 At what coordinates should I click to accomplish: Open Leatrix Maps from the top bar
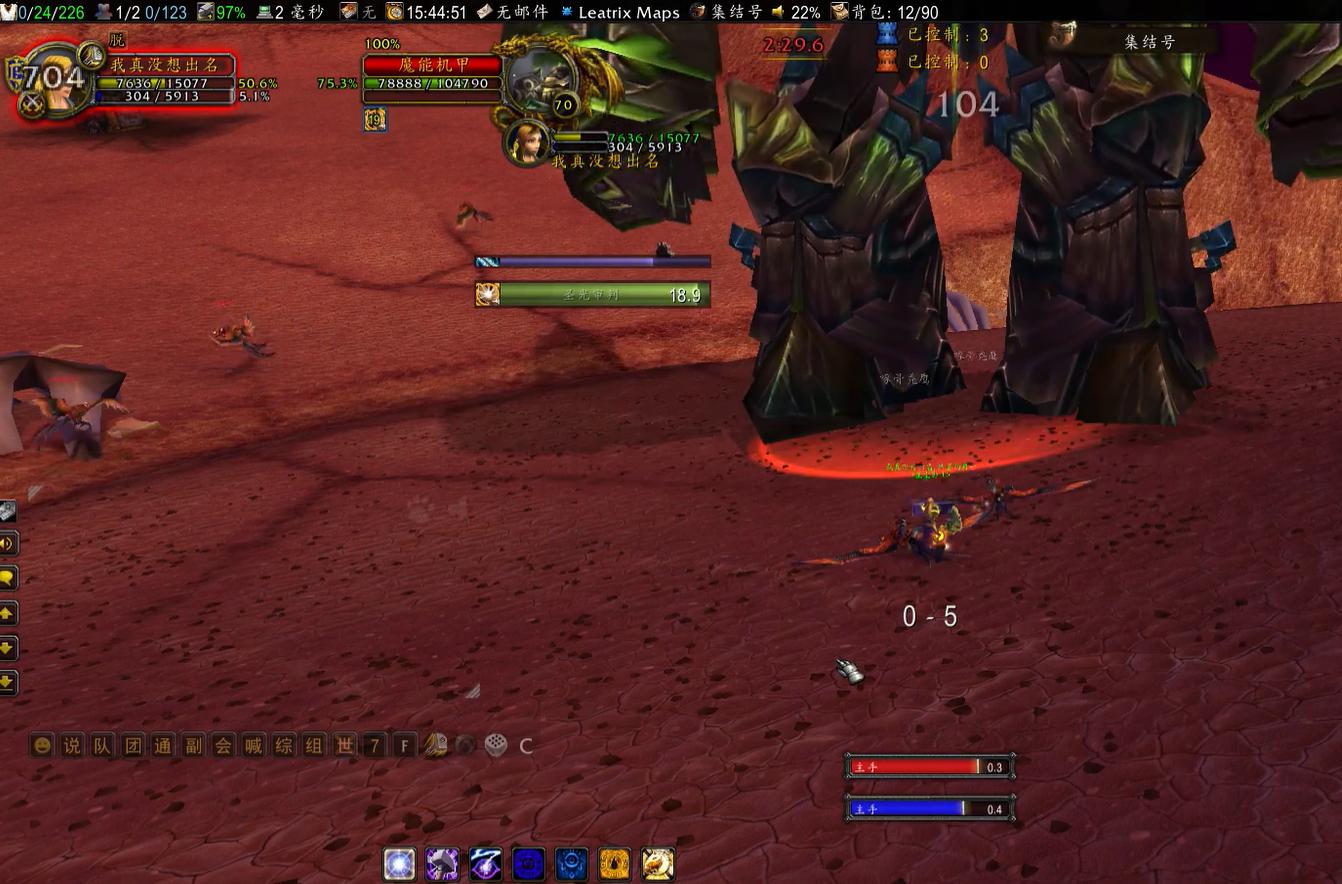628,12
